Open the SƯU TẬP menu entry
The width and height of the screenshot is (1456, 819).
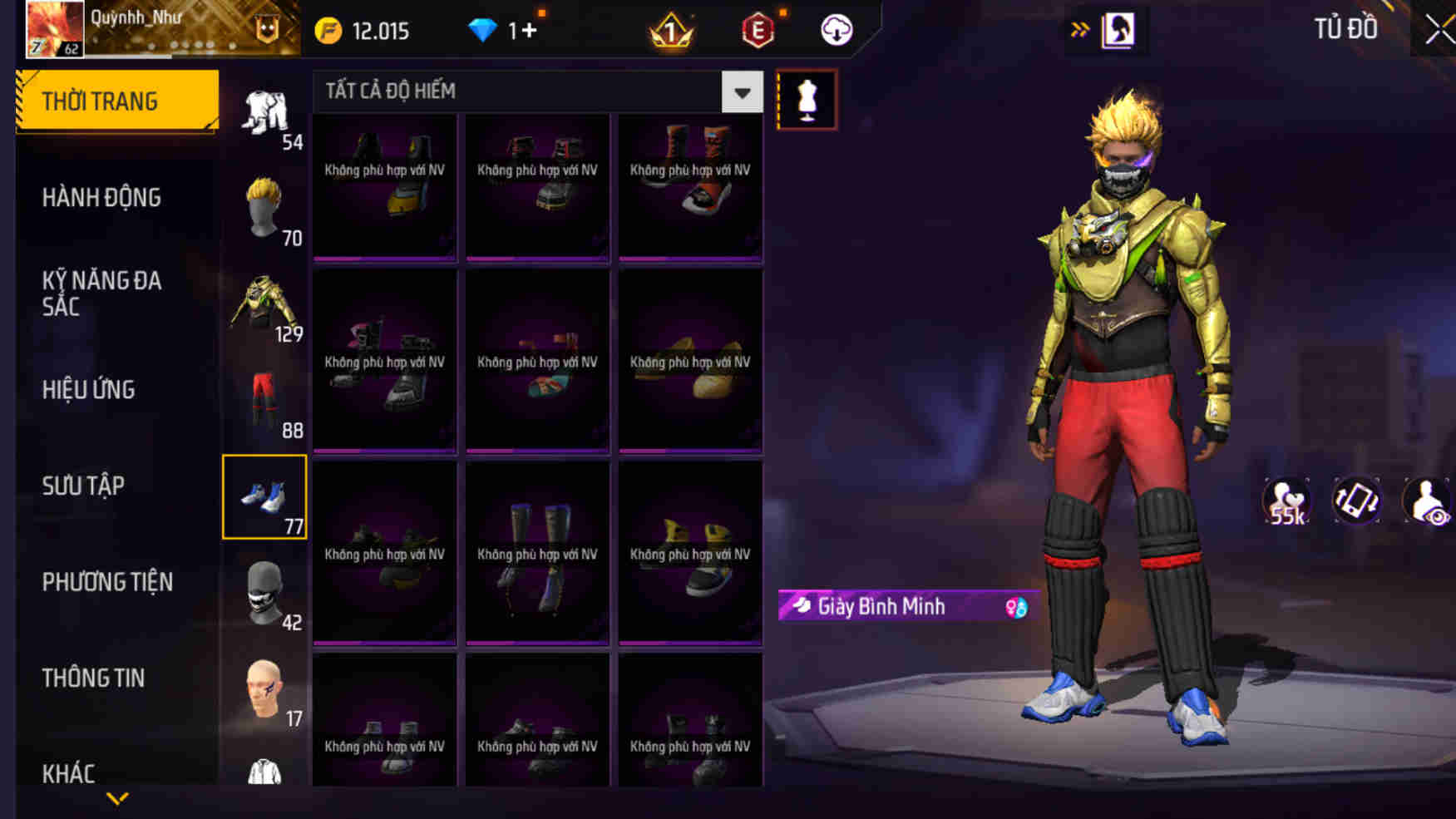pos(83,486)
